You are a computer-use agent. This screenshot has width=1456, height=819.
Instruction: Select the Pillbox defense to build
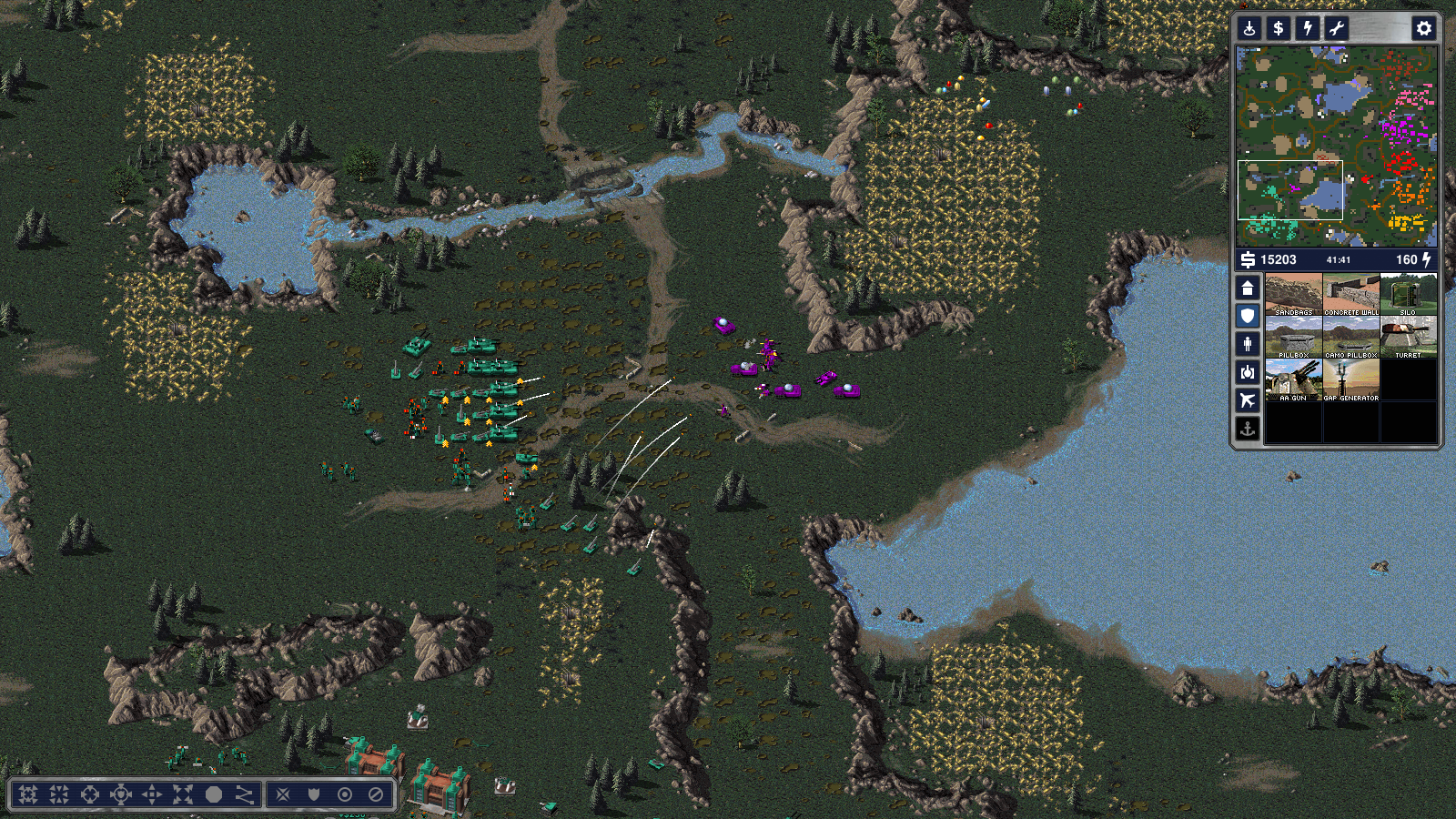click(1293, 338)
